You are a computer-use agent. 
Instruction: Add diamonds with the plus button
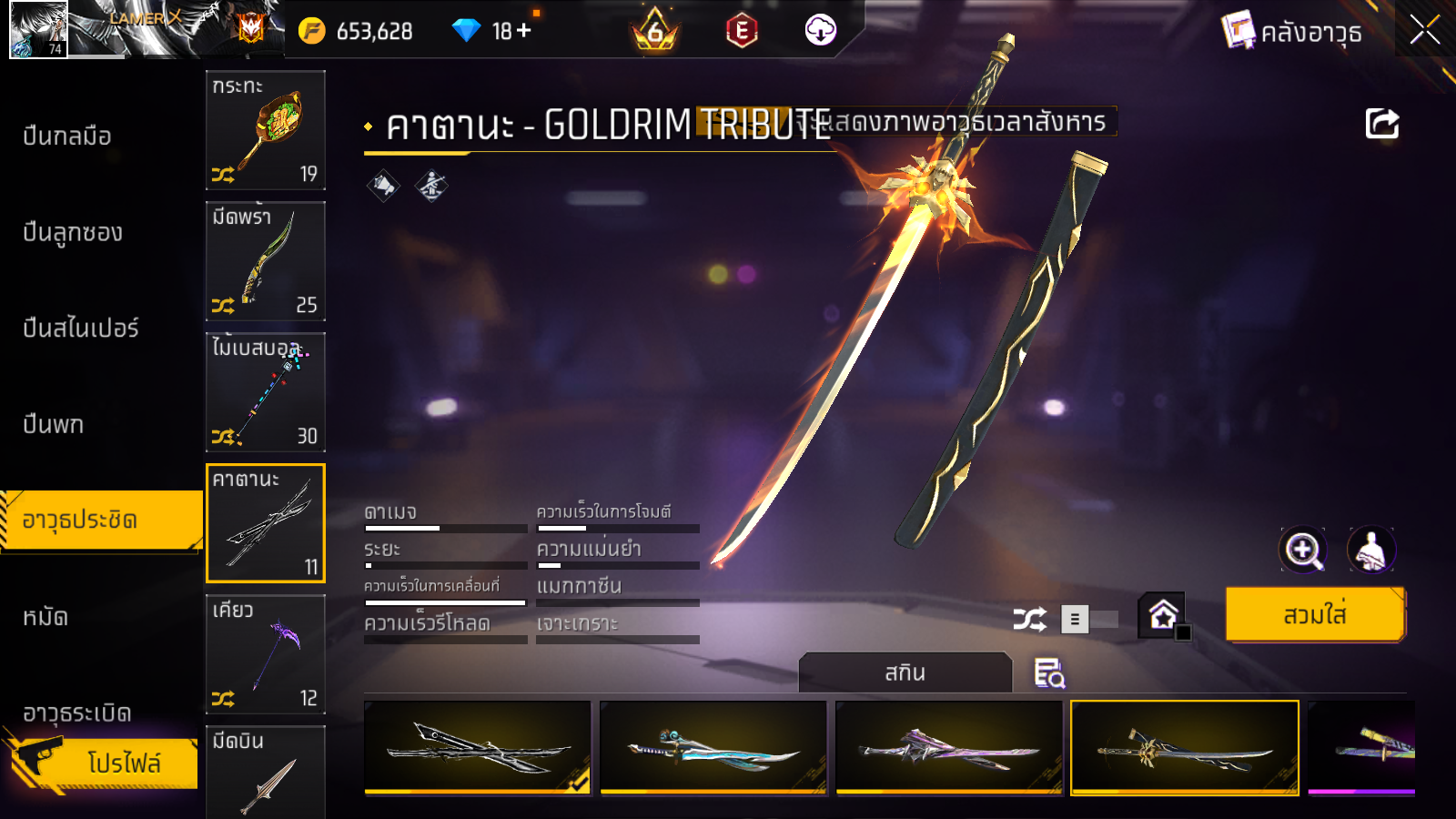point(523,31)
